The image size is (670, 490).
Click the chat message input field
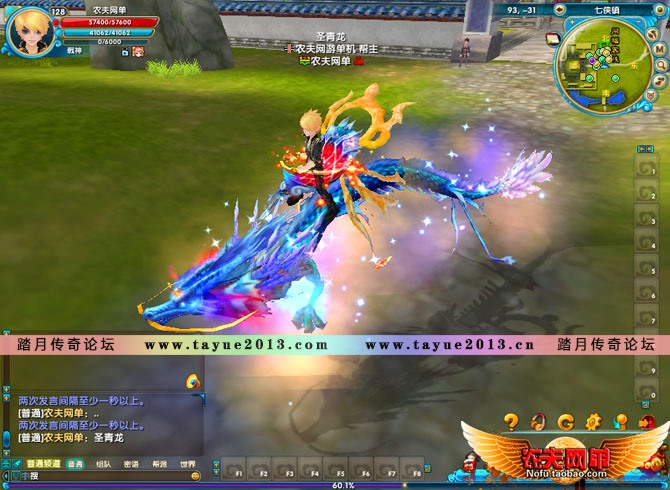click(x=100, y=476)
